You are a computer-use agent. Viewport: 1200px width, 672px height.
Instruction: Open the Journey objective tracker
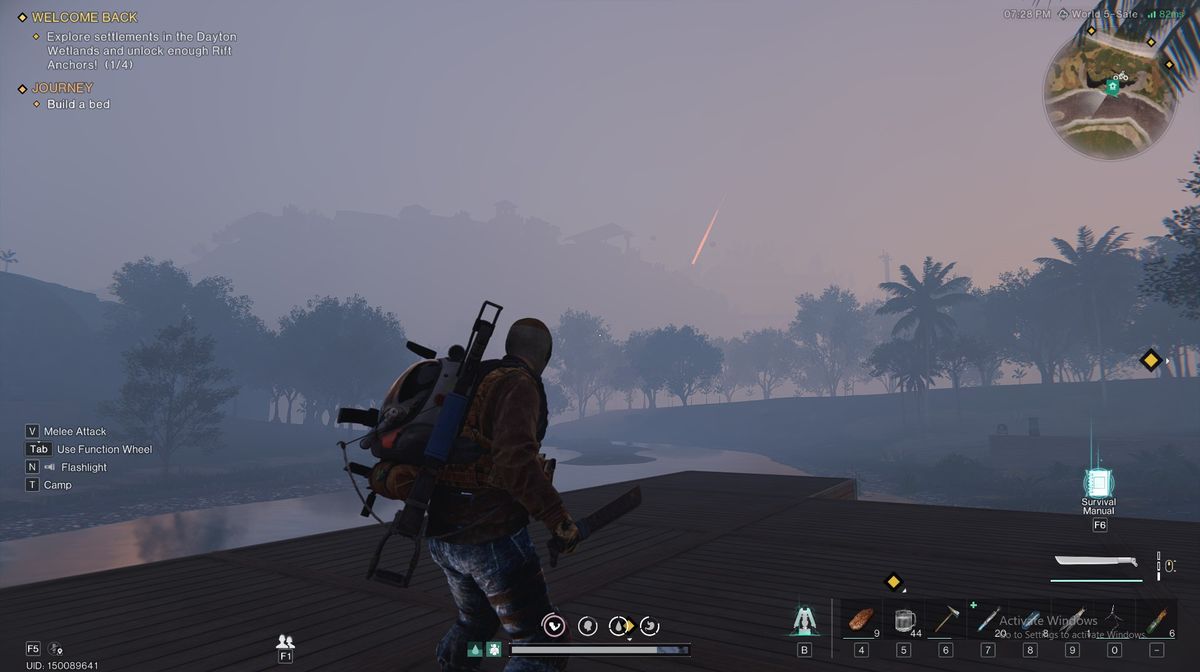pyautogui.click(x=62, y=88)
